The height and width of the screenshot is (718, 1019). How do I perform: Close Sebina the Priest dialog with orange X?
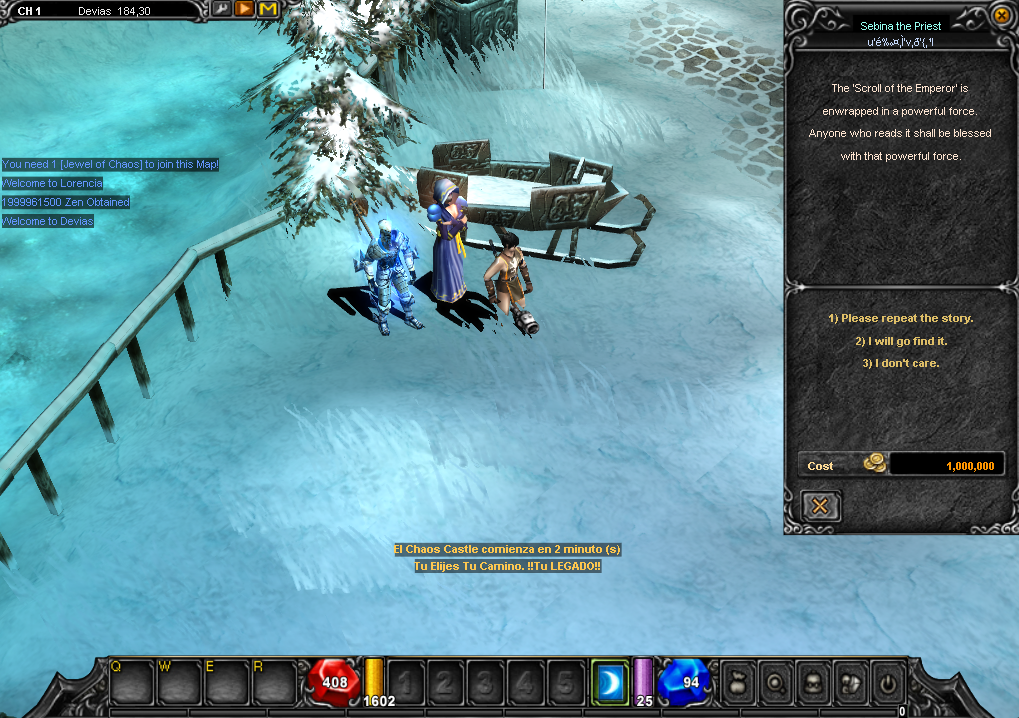click(x=1001, y=15)
